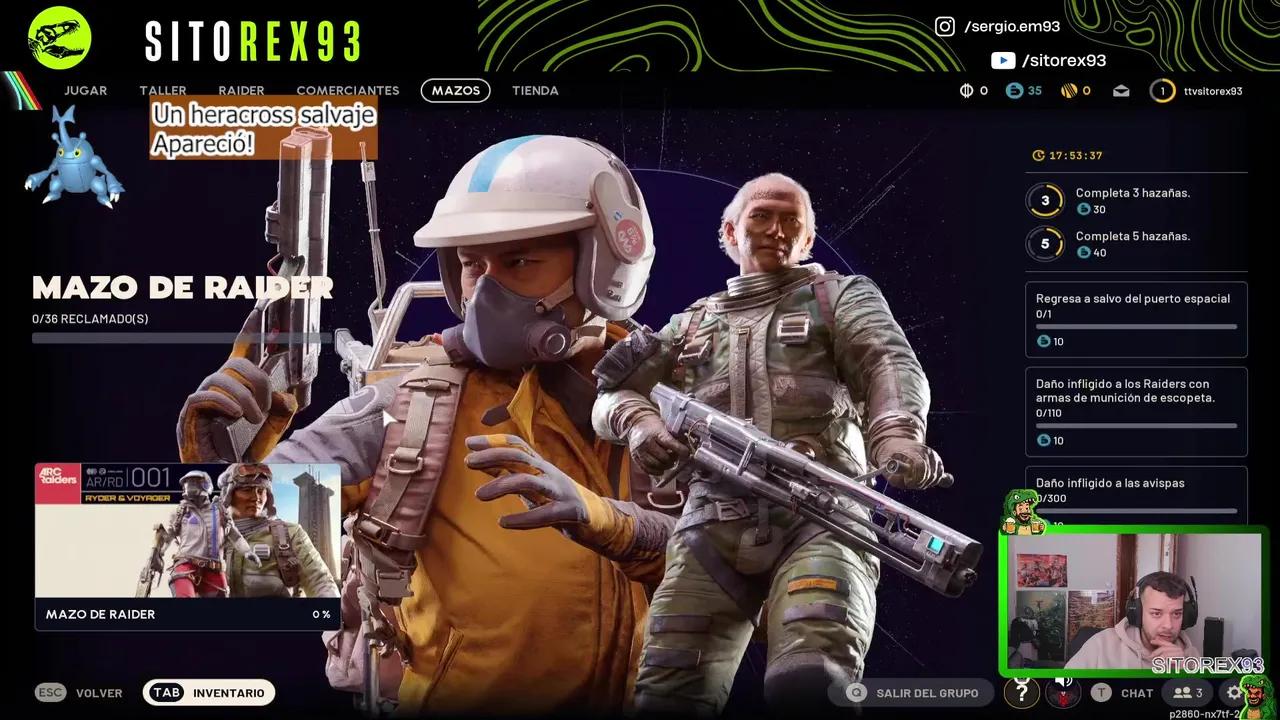Switch to the TIENDA tab

tap(535, 90)
